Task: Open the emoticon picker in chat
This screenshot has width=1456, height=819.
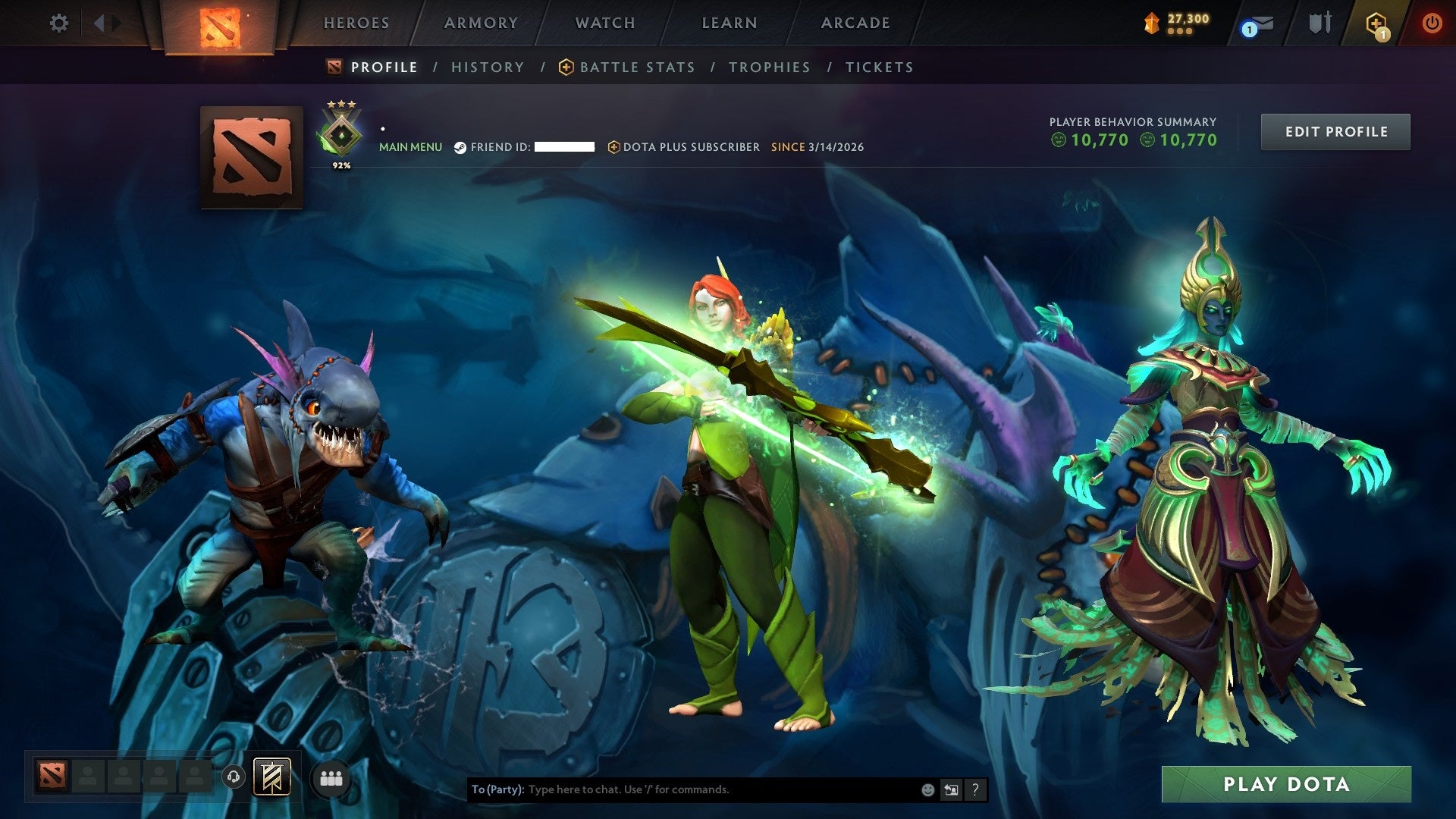Action: [927, 789]
